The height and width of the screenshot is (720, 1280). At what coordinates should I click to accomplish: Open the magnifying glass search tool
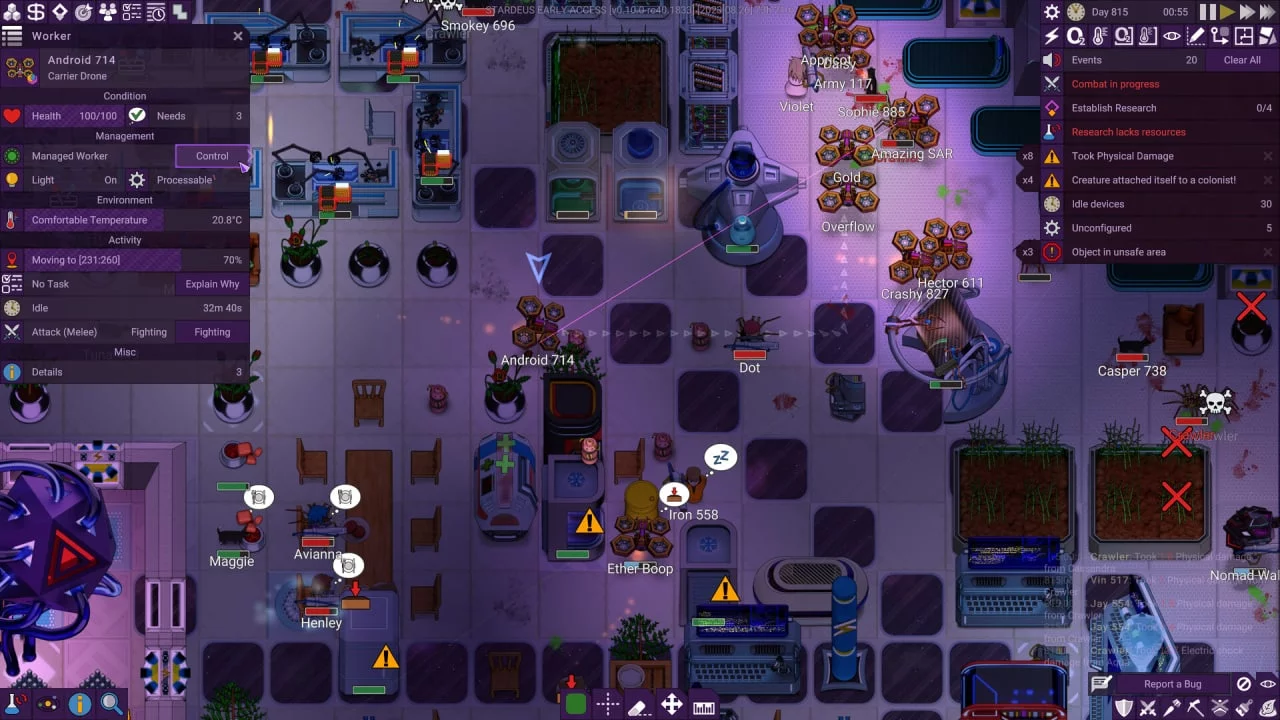[111, 704]
